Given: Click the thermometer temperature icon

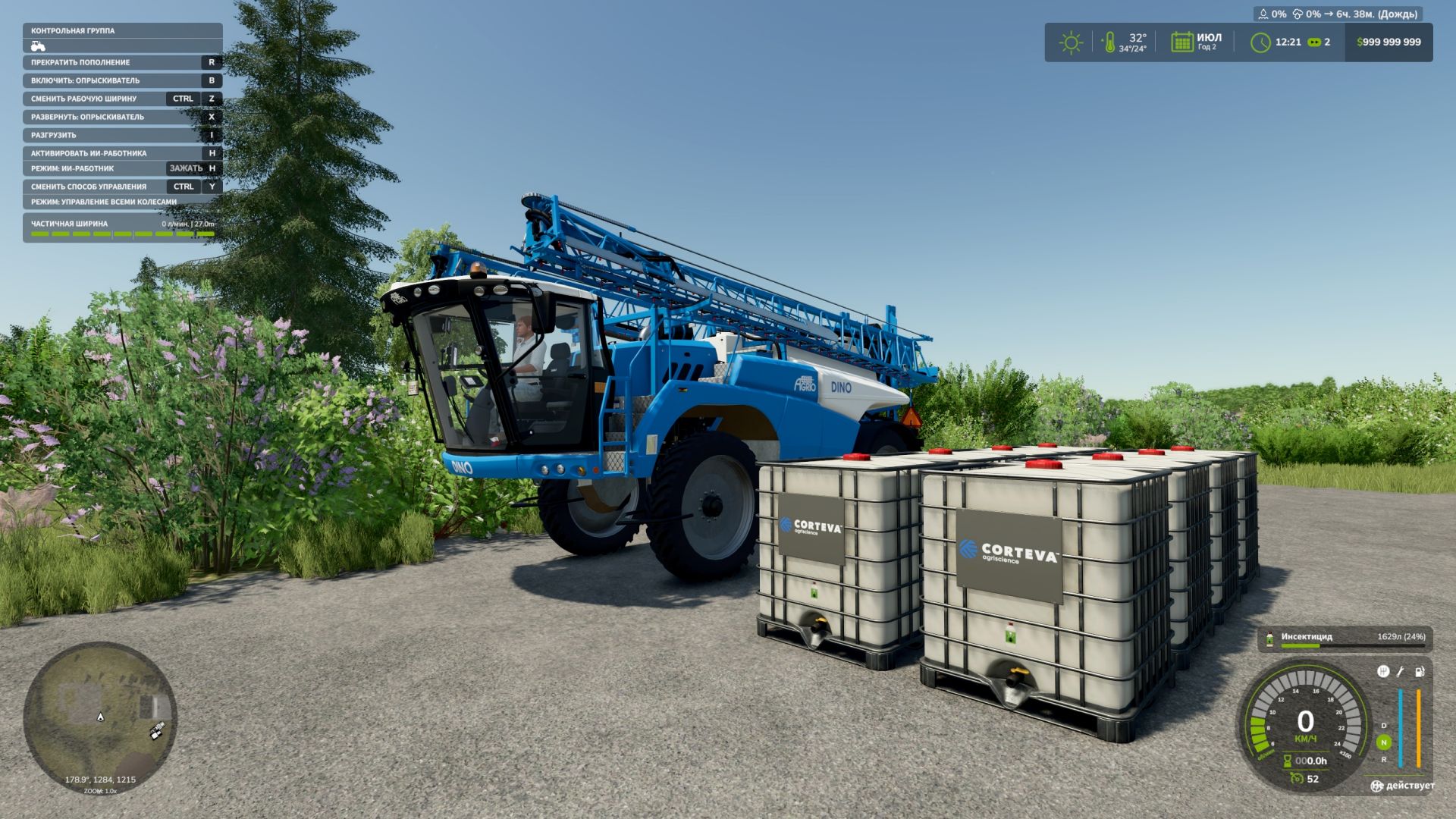Looking at the screenshot, I should (x=1109, y=42).
